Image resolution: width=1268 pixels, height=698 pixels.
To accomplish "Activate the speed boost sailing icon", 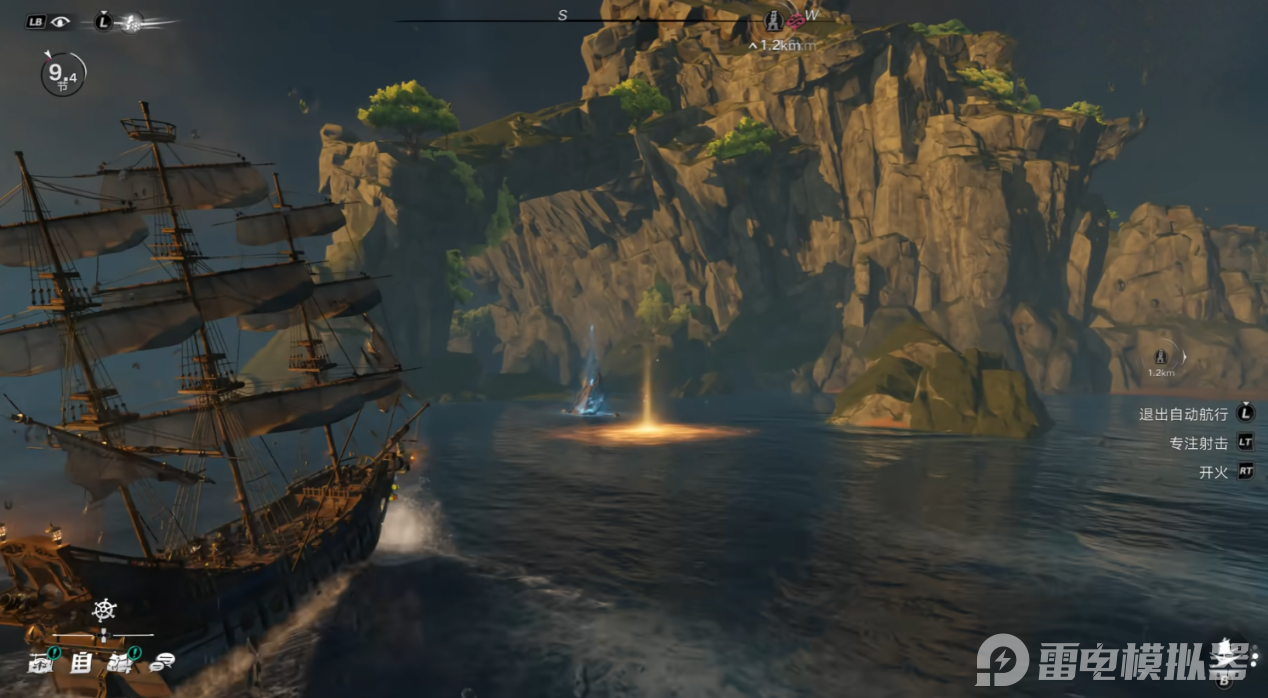I will tap(131, 21).
